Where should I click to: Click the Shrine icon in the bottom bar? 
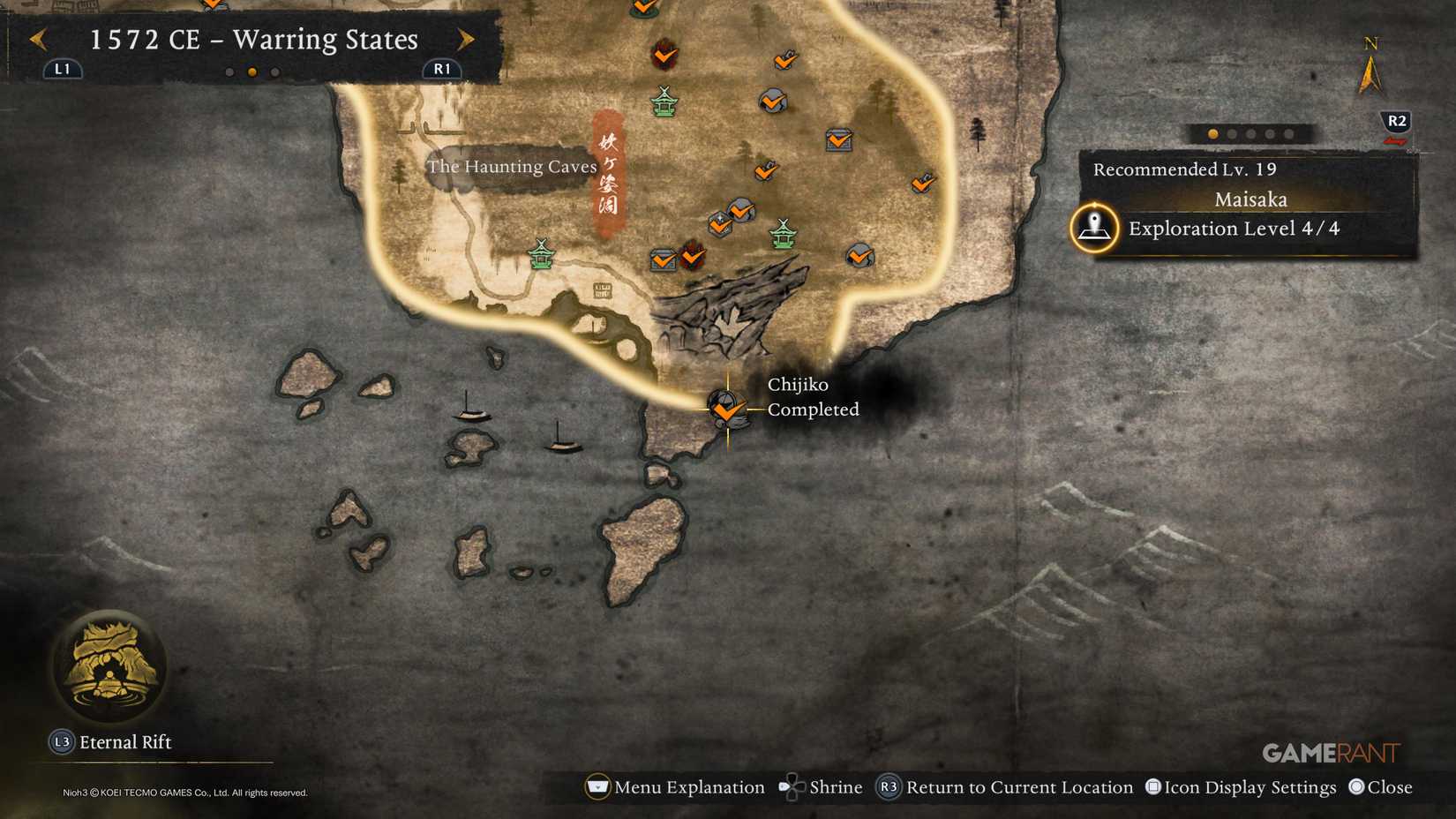(x=792, y=786)
